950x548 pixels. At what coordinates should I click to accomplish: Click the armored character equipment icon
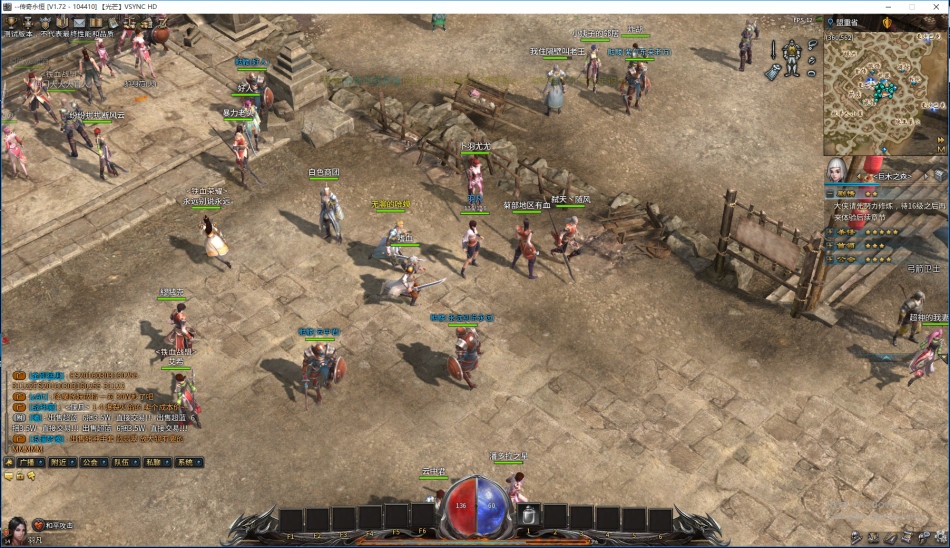coord(792,55)
